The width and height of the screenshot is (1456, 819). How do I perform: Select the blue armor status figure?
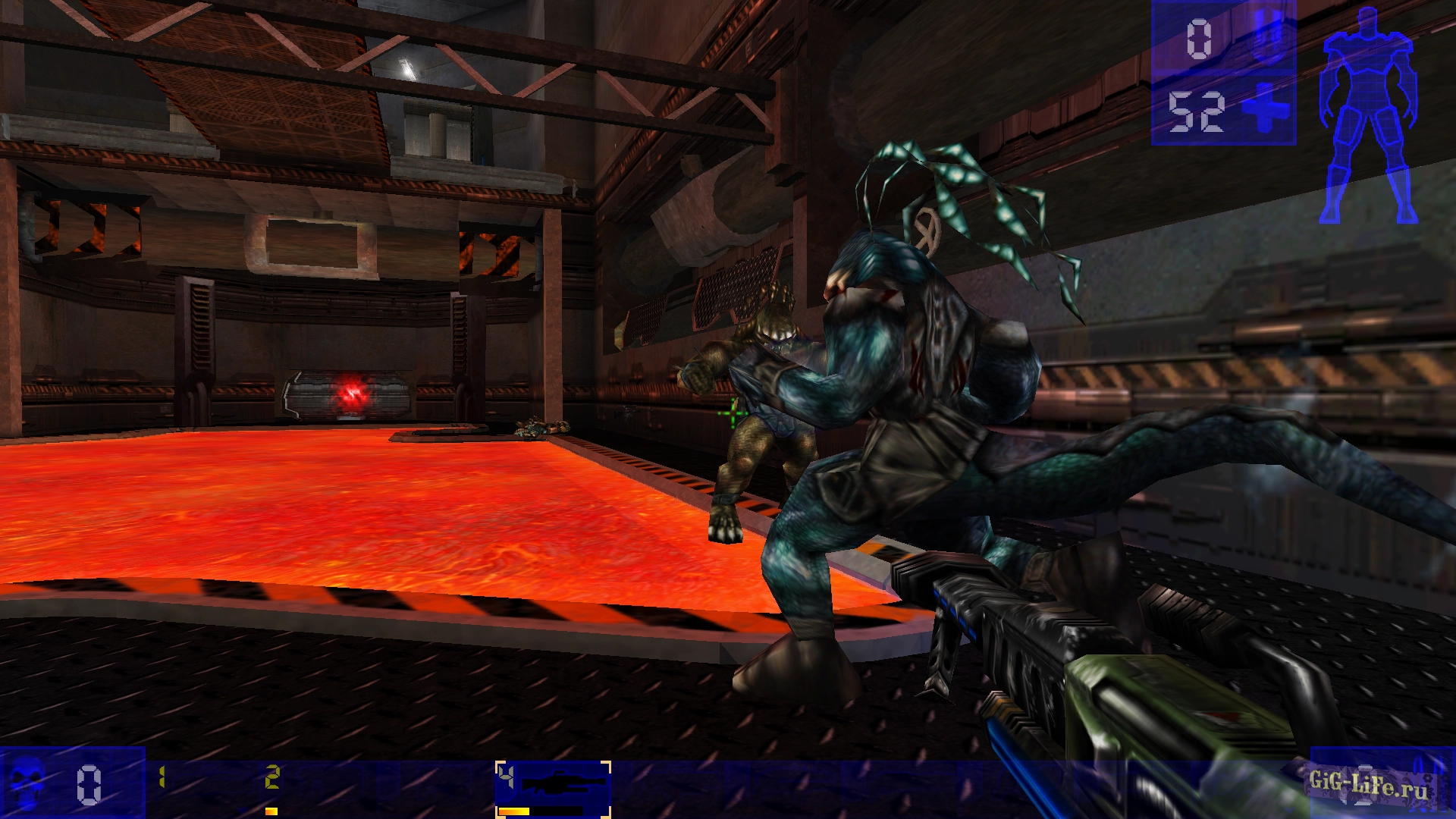1369,114
